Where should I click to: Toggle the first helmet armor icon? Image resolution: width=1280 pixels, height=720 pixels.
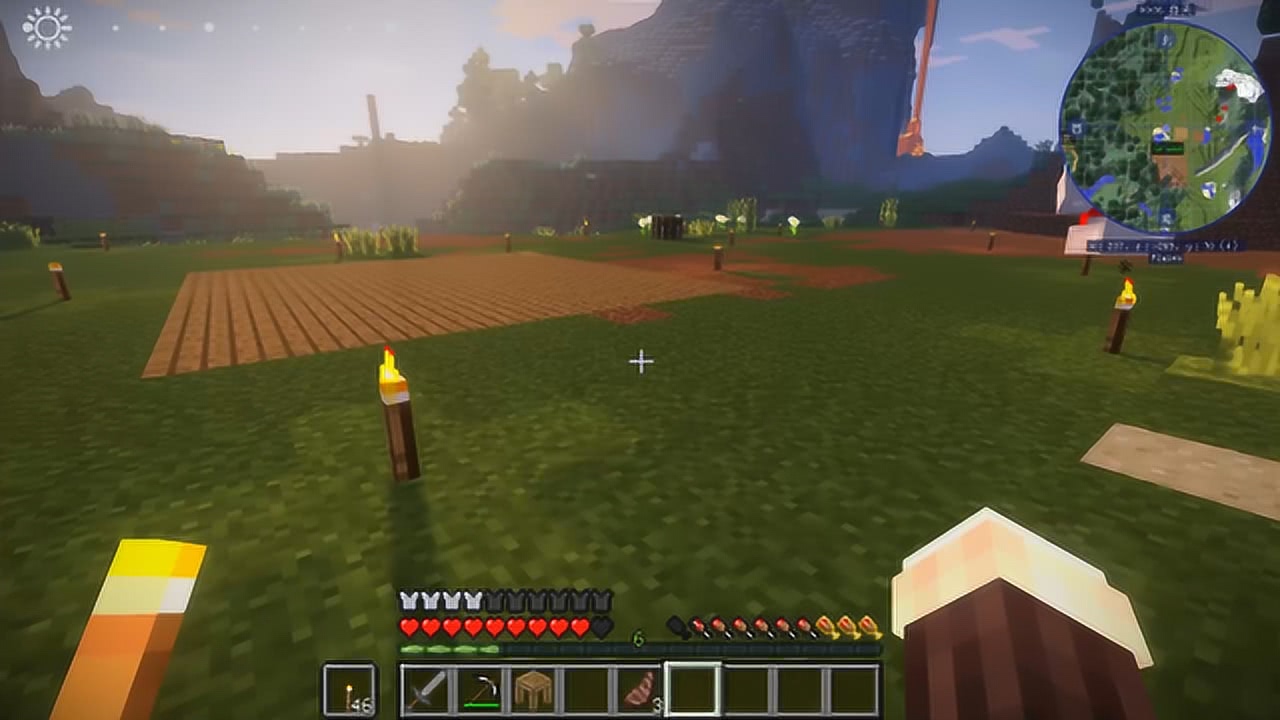pos(408,601)
